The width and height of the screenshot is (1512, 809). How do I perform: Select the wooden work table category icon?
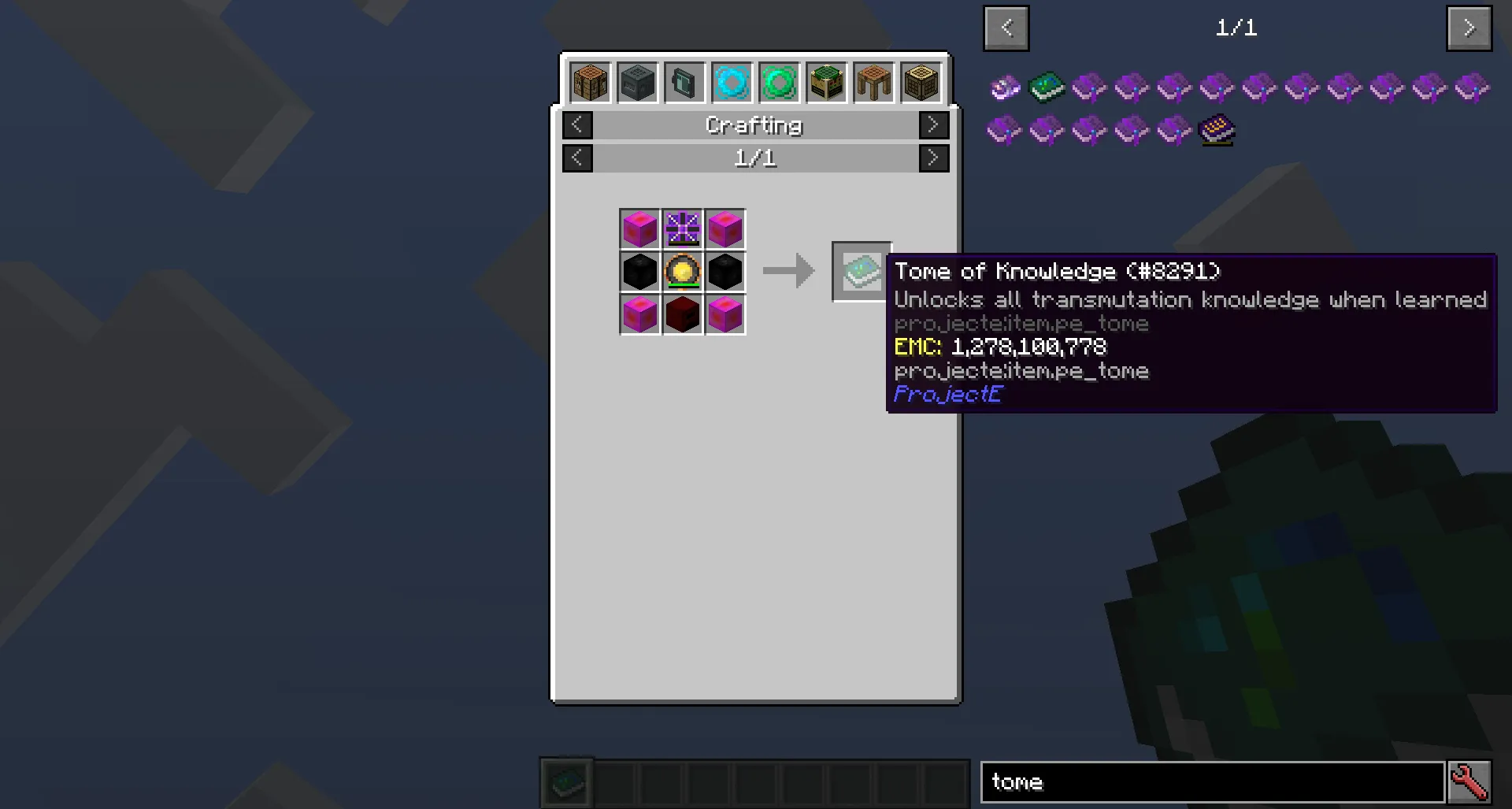(873, 82)
